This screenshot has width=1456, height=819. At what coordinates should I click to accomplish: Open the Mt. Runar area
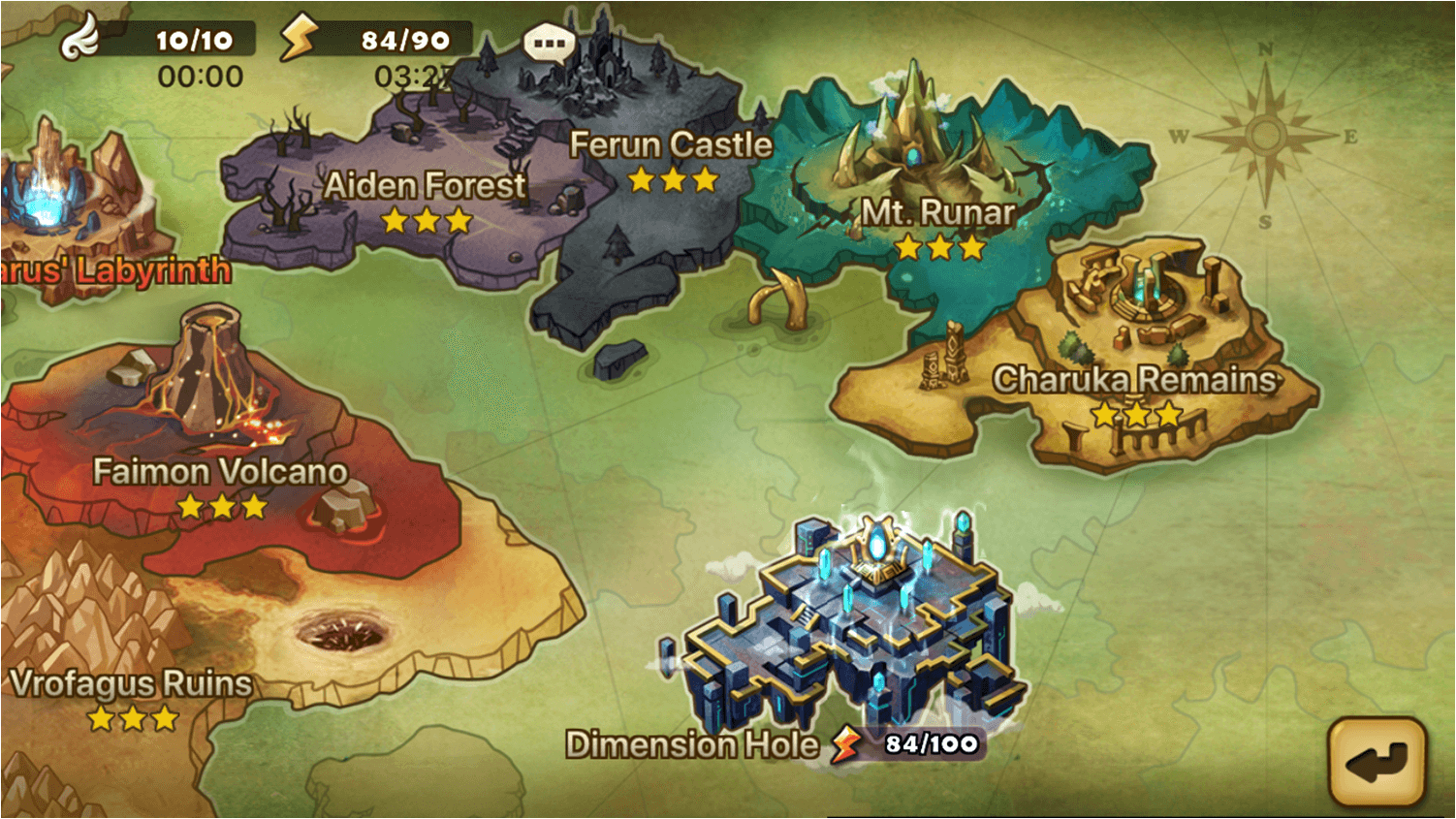pyautogui.click(x=937, y=212)
